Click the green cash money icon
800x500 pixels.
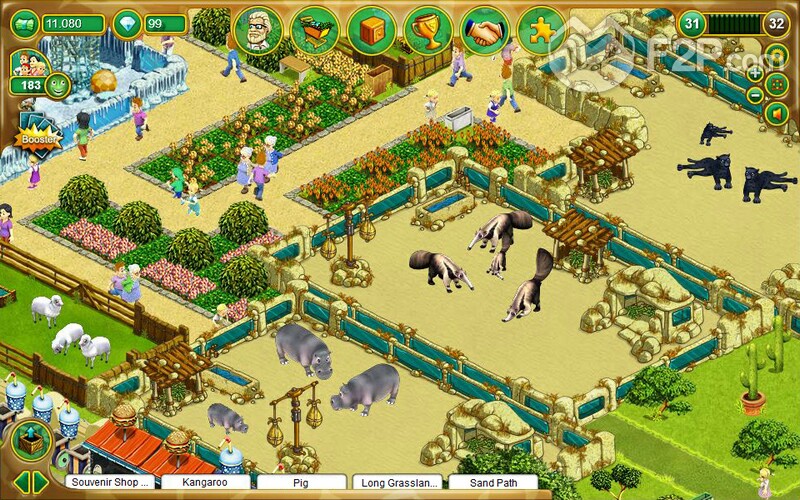[x=22, y=23]
